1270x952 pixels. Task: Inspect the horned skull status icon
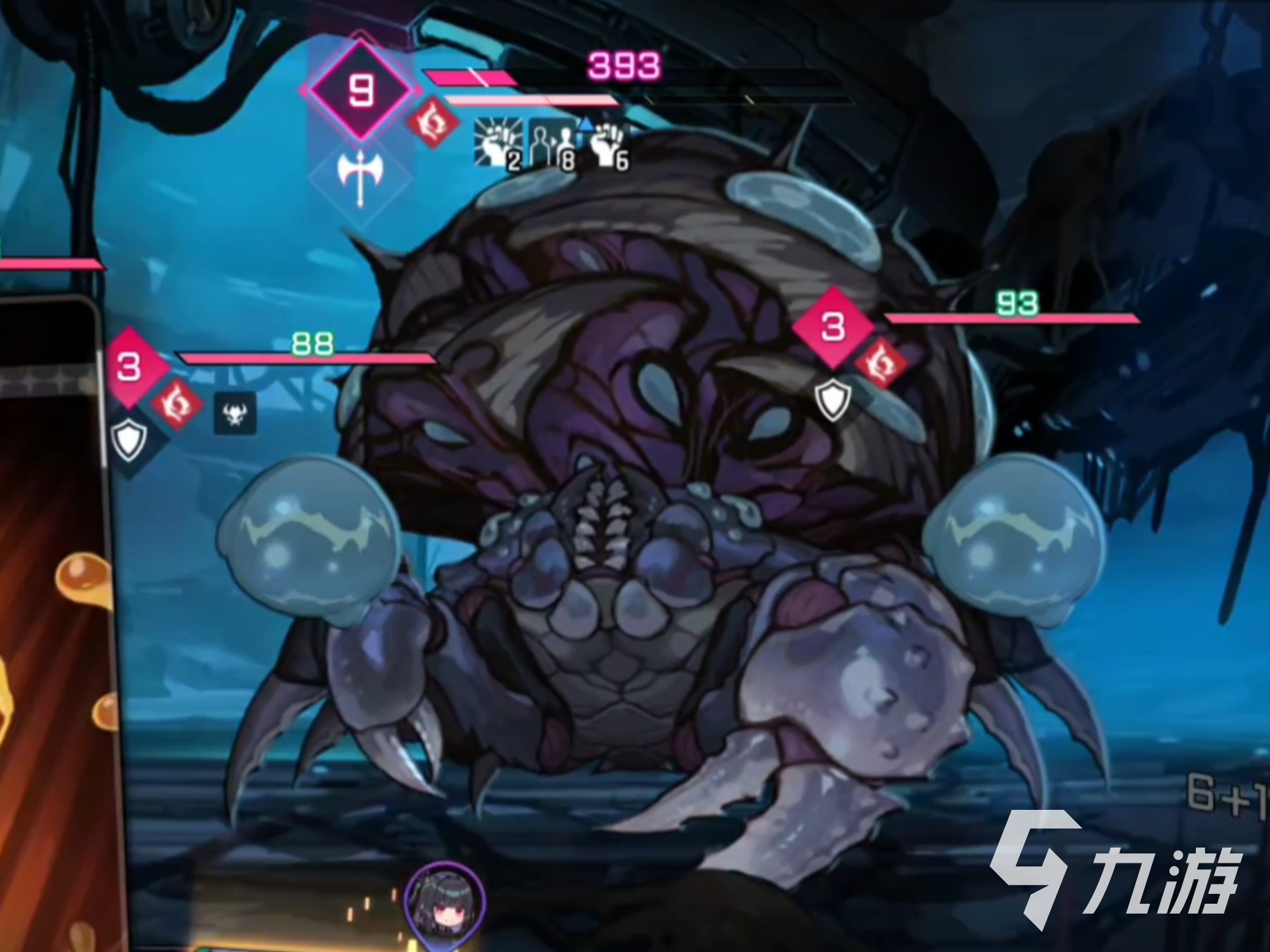(x=235, y=414)
